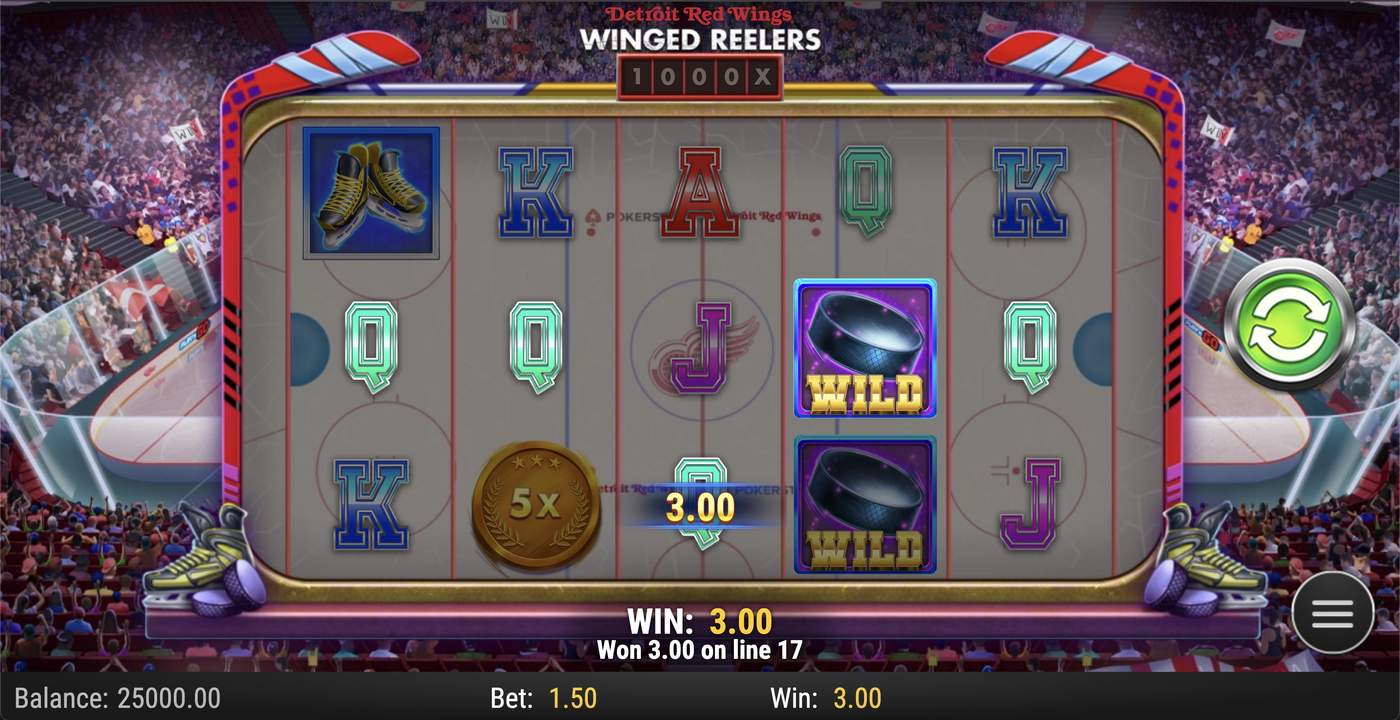
Task: Click the top WILD puck symbol
Action: 864,348
